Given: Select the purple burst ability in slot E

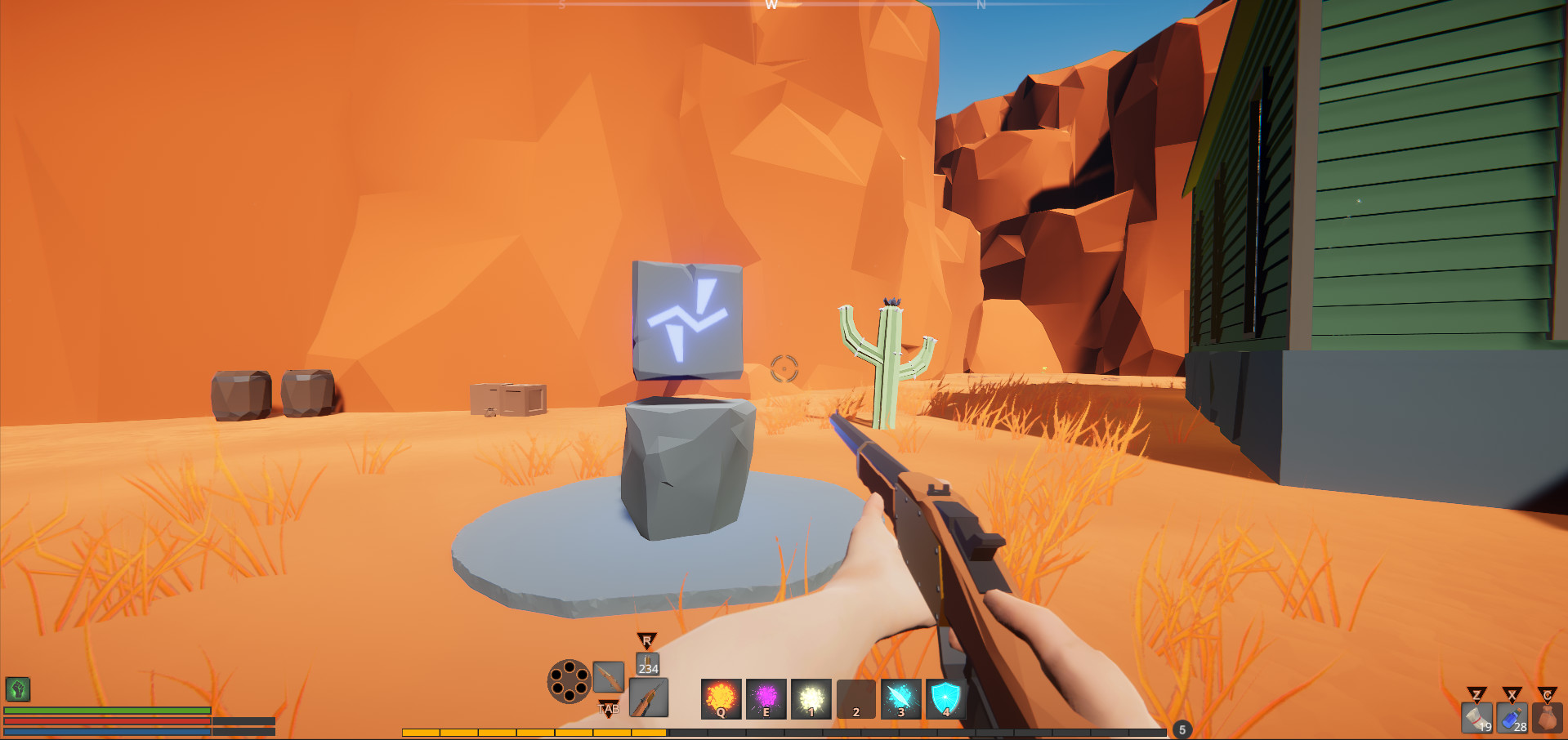Looking at the screenshot, I should (x=766, y=701).
